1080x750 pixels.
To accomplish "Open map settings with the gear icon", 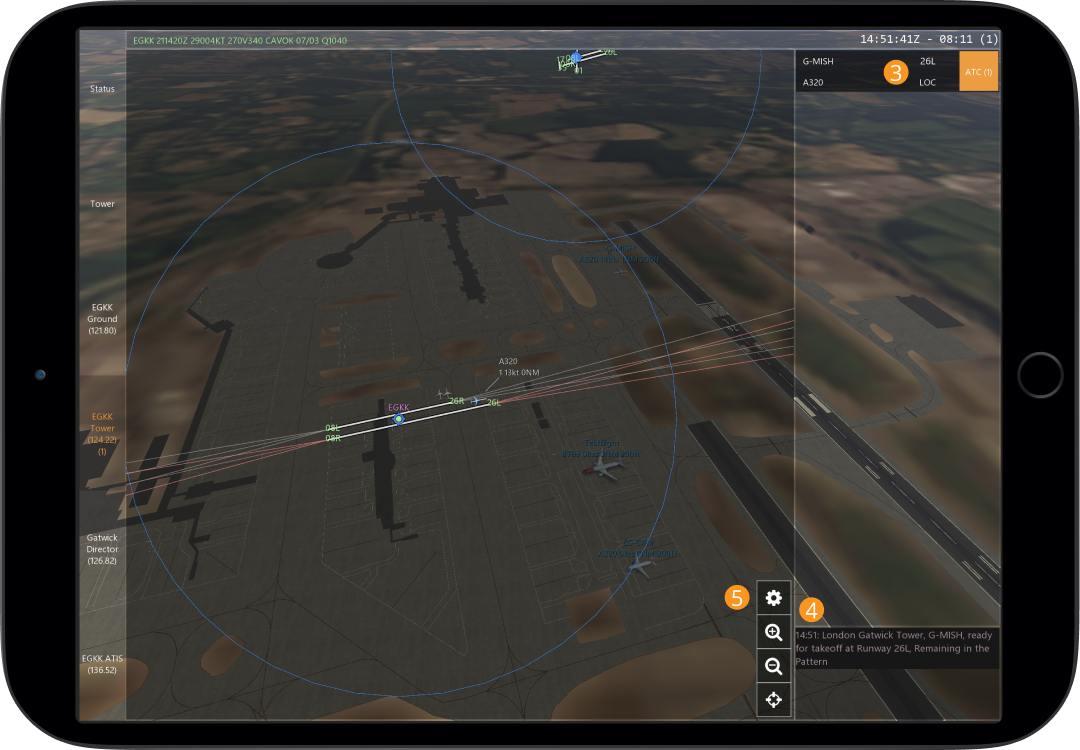I will 773,598.
